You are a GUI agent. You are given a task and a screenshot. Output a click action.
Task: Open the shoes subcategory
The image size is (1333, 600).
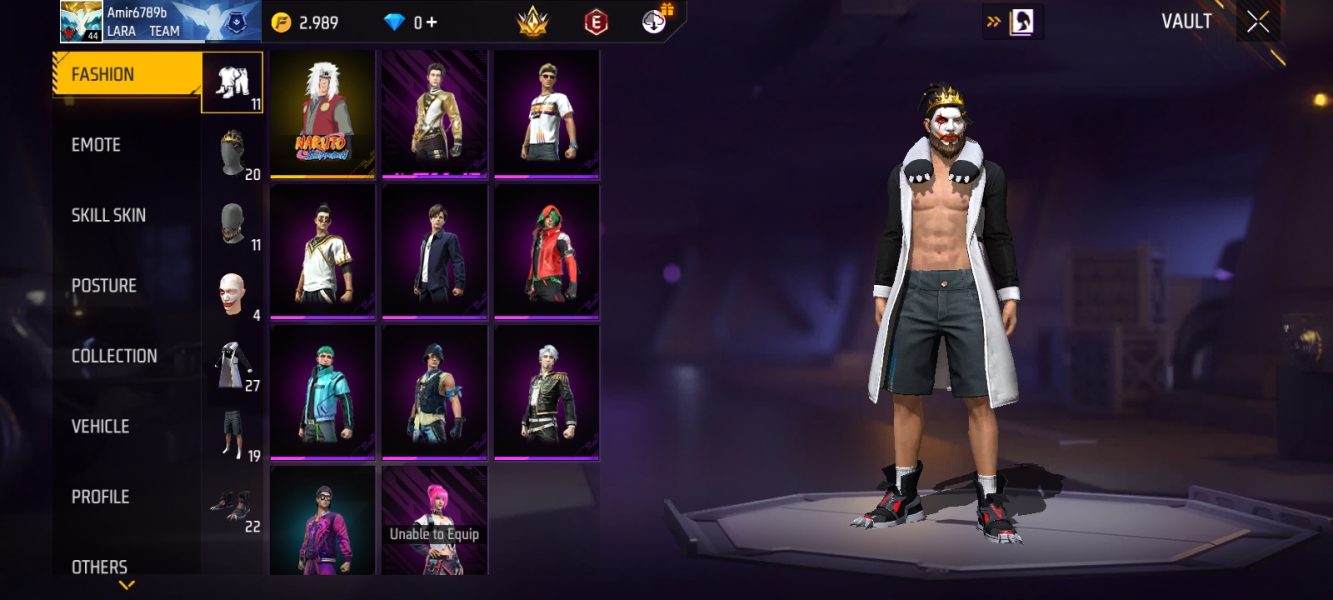[233, 505]
